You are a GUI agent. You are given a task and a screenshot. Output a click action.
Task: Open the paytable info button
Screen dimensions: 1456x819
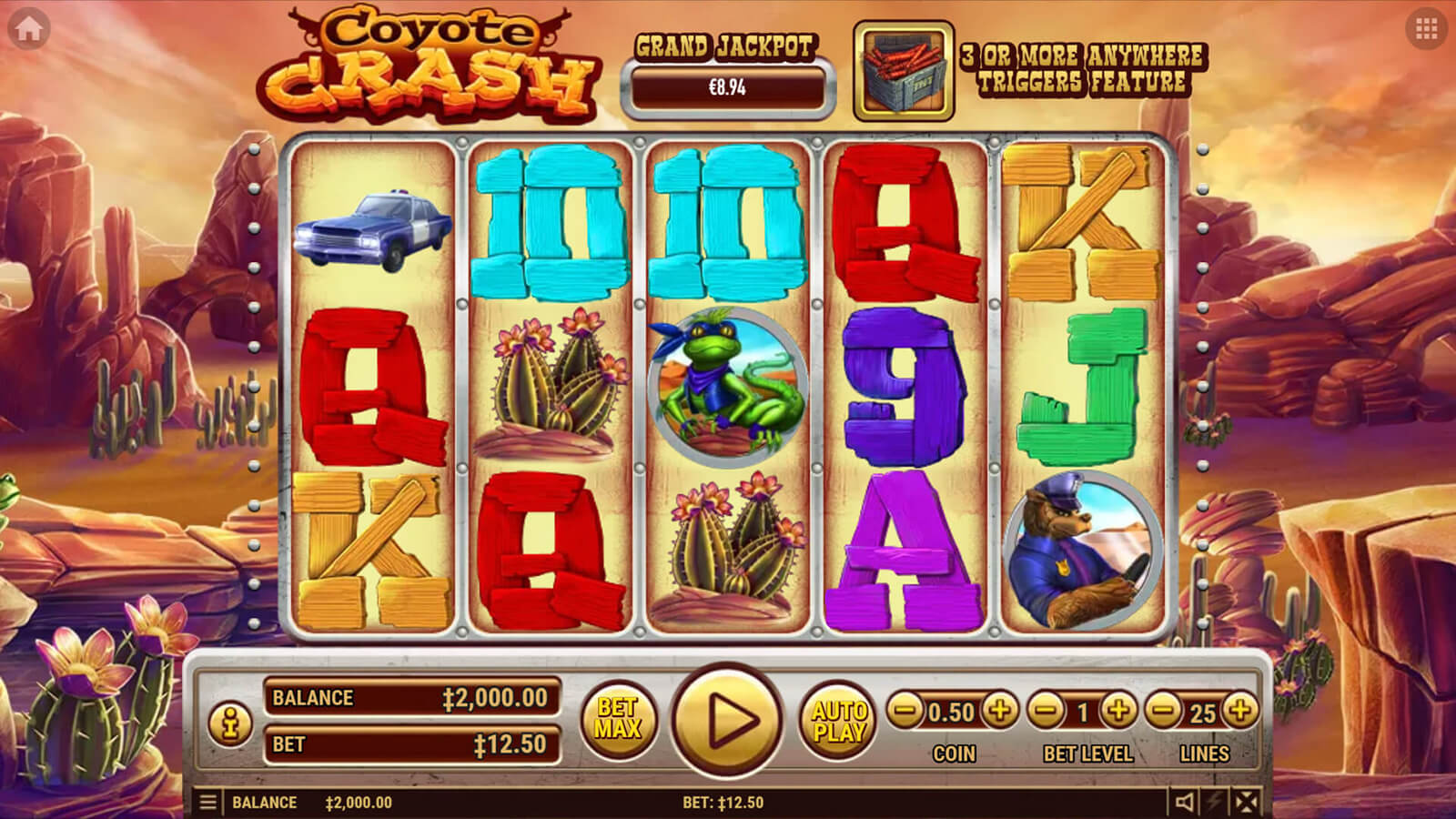(x=230, y=723)
